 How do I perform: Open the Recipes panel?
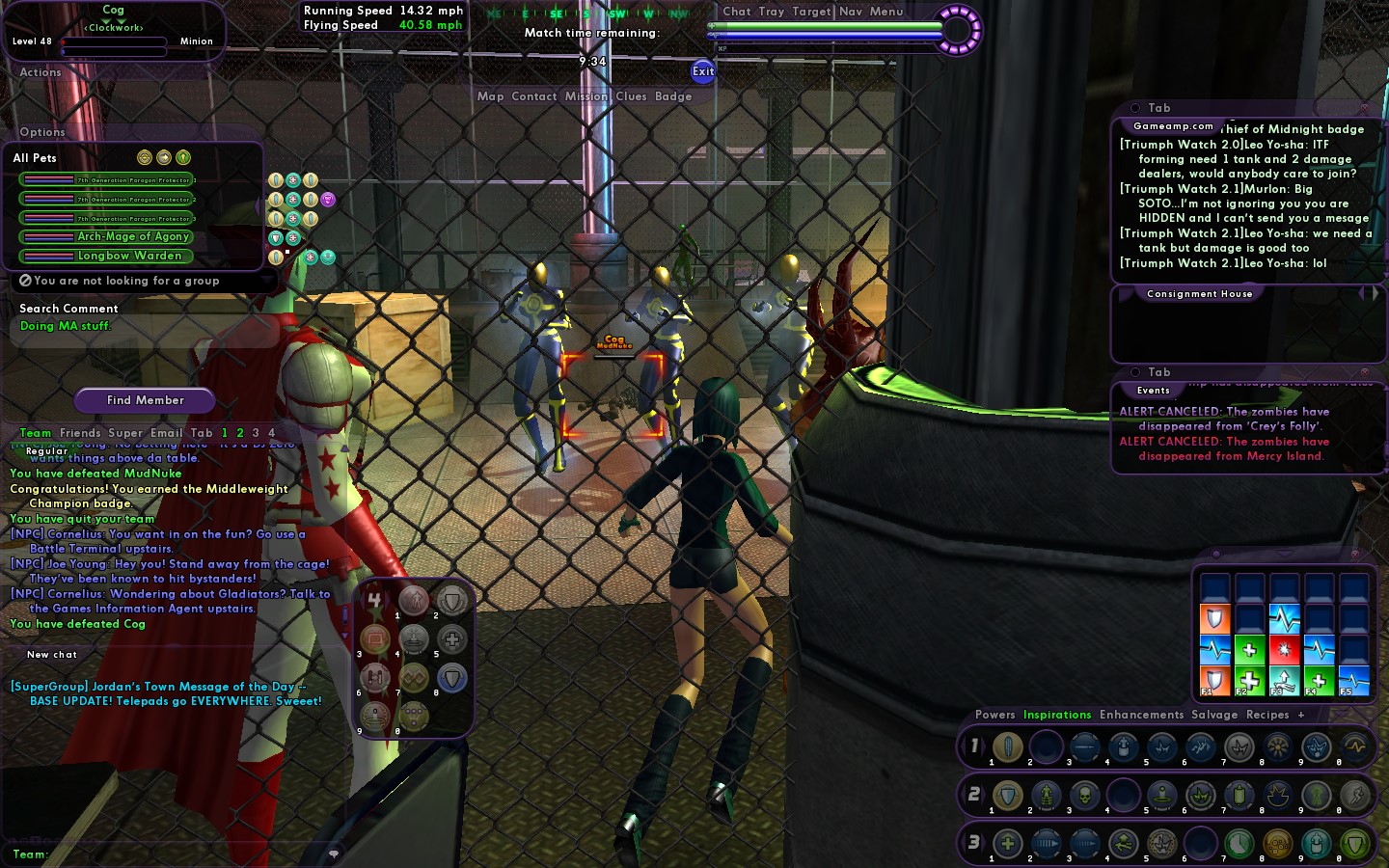pyautogui.click(x=1267, y=715)
